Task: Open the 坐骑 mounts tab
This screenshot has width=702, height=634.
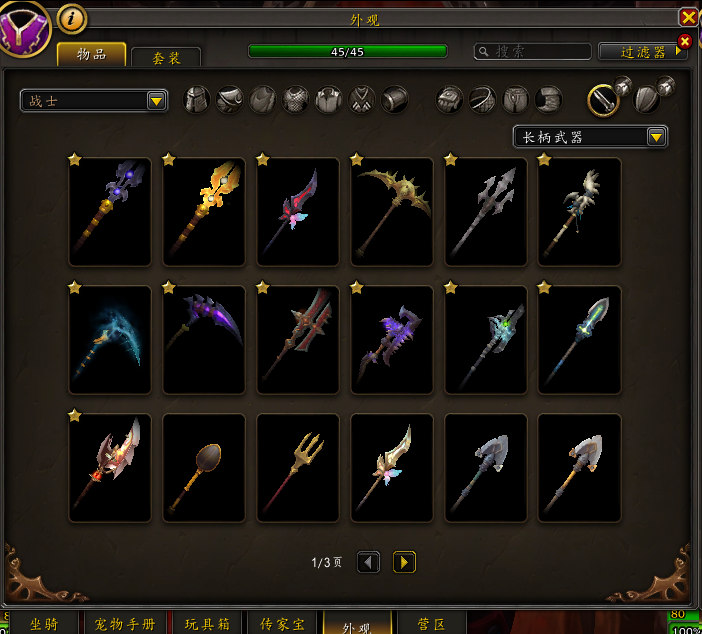Action: pos(44,624)
